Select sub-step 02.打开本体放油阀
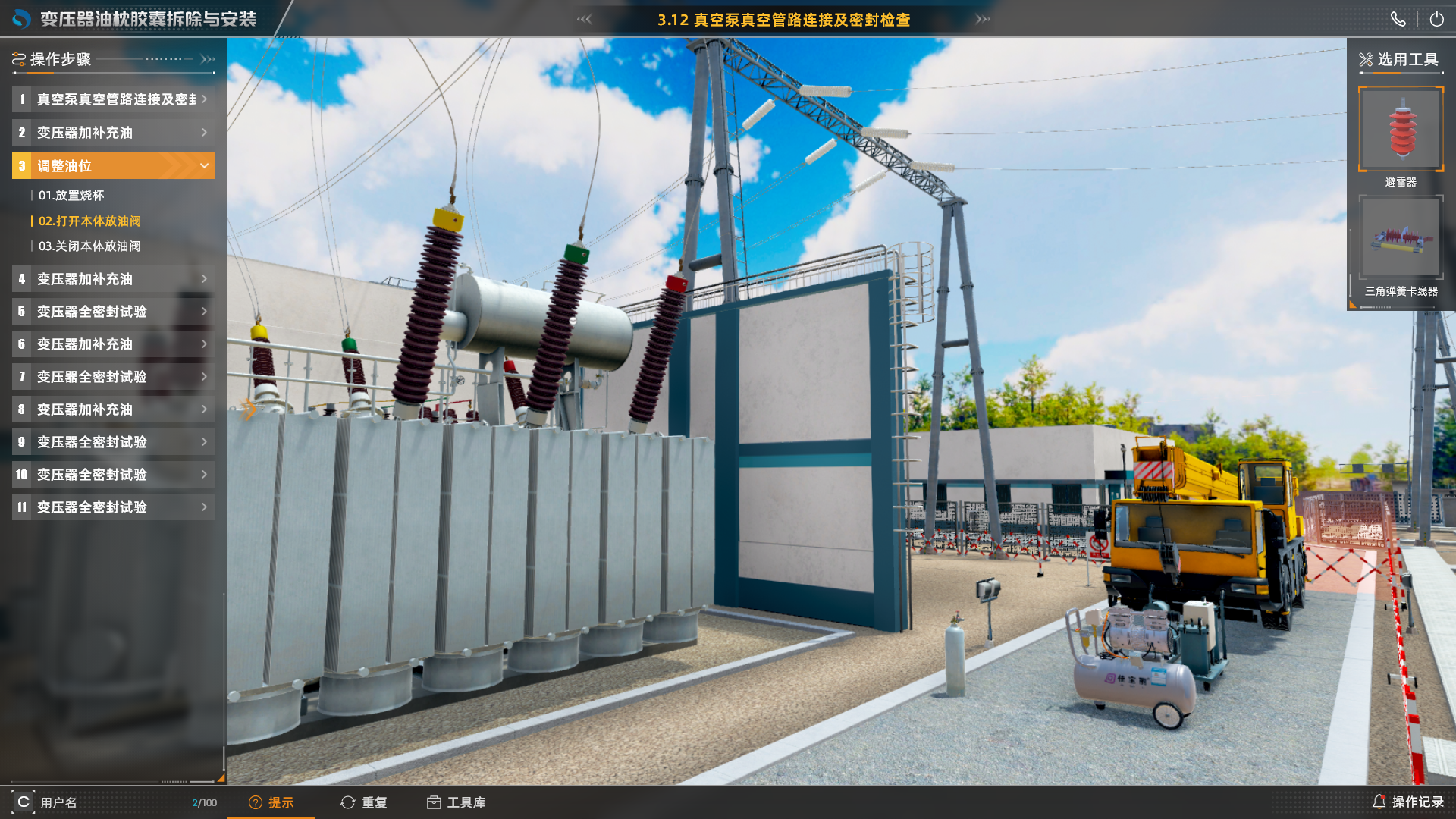Viewport: 1456px width, 819px height. 89,221
